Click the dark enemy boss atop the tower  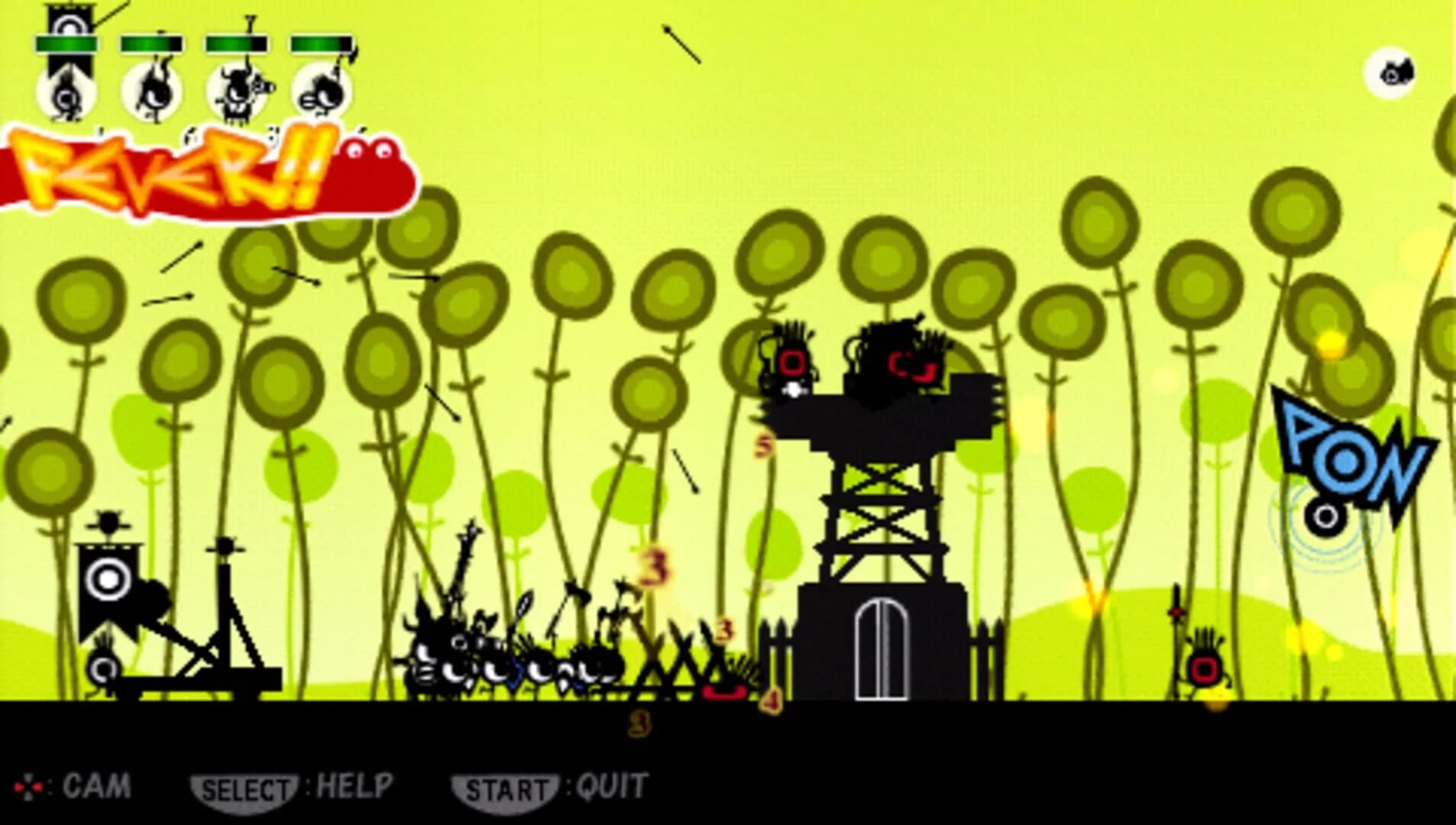(901, 359)
